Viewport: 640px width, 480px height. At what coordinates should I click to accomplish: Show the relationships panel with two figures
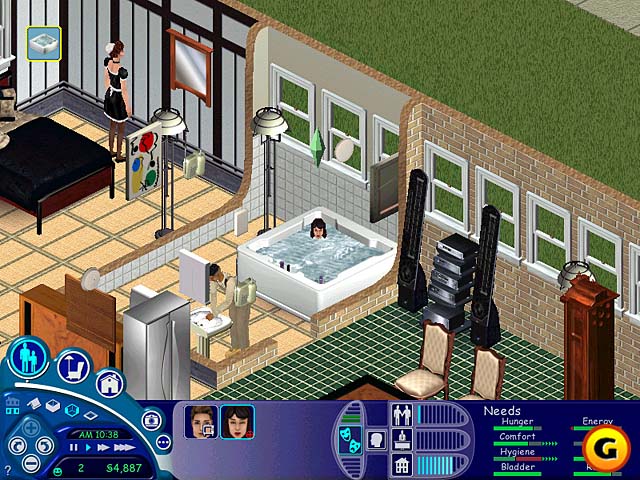(402, 414)
